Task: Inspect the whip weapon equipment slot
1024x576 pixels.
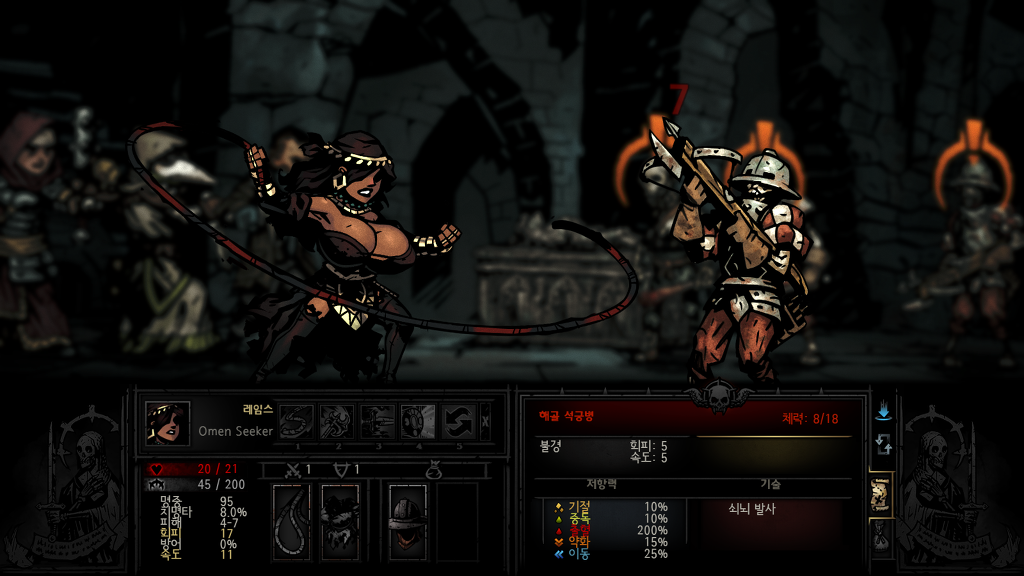Action: (292, 520)
